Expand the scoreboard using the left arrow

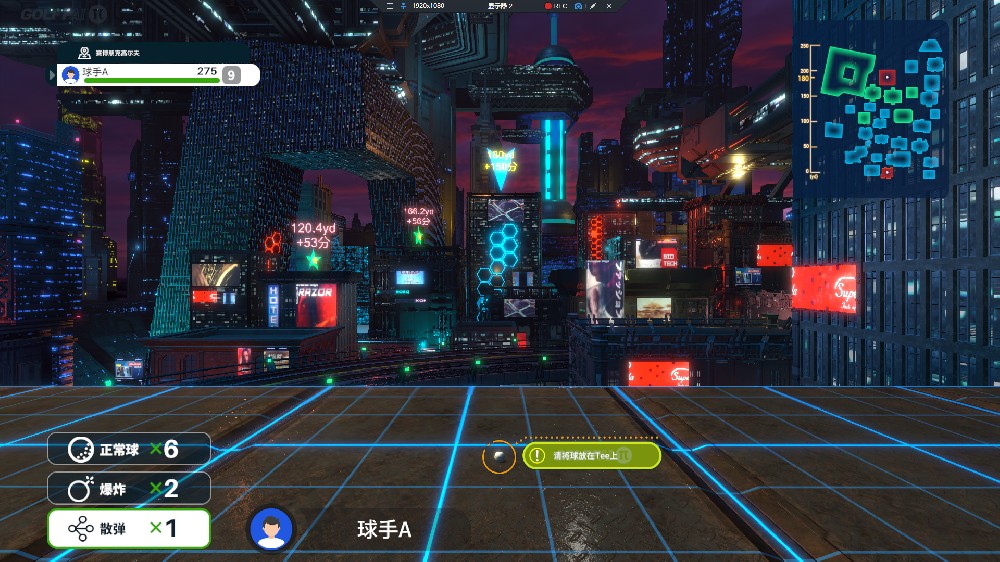coord(53,74)
